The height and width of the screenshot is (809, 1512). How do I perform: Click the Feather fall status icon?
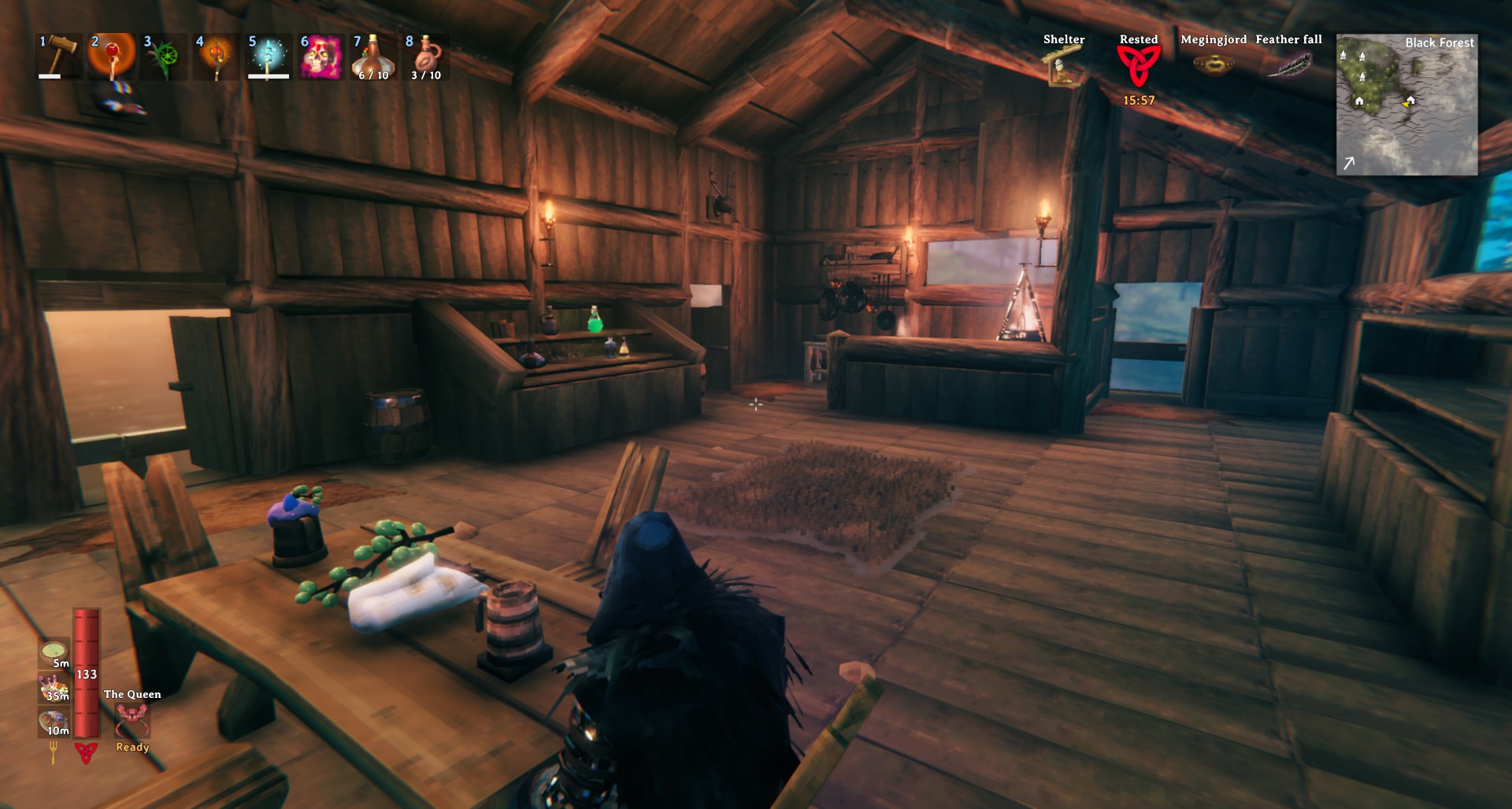point(1288,64)
